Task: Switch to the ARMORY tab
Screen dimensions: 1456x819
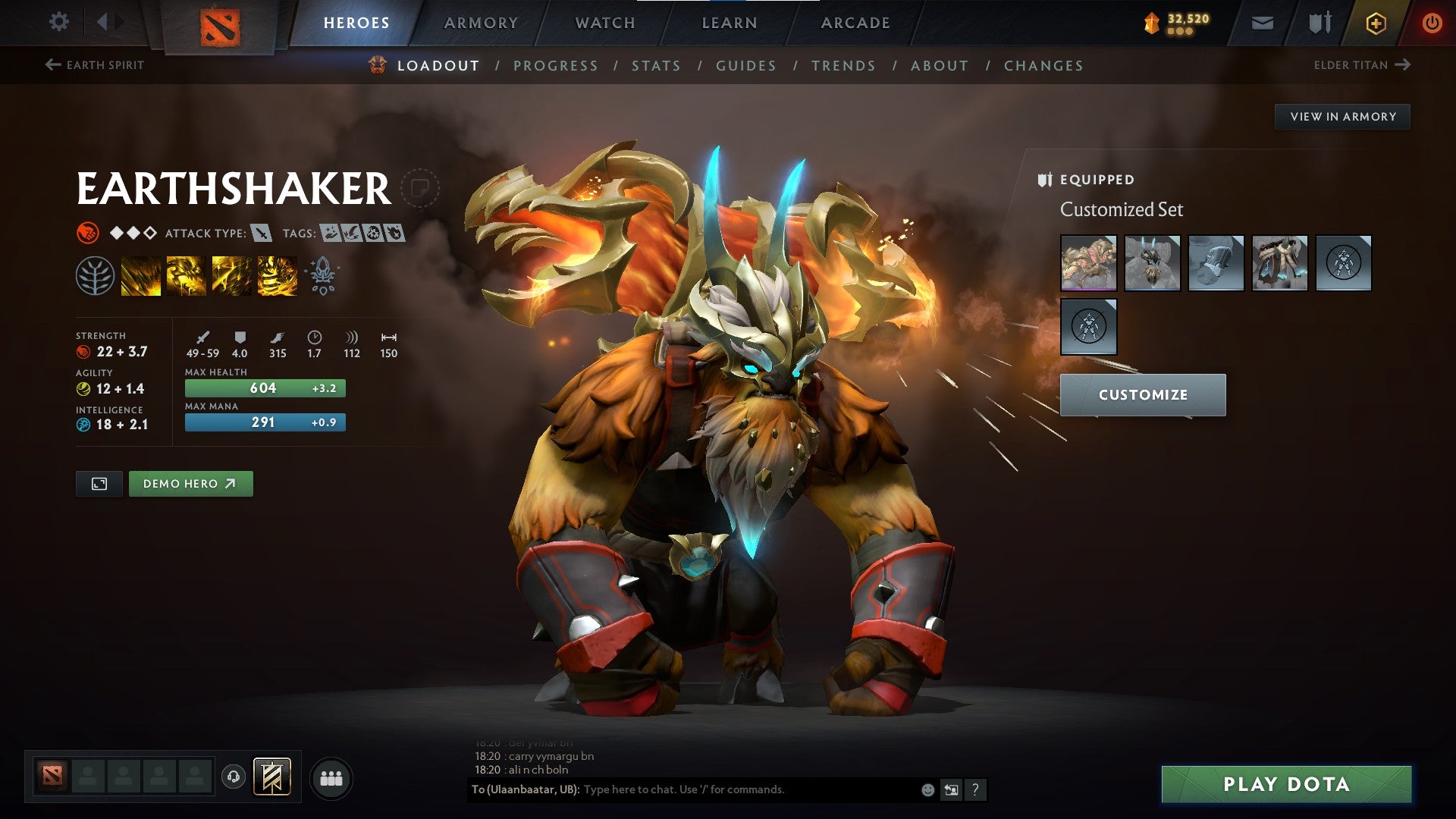Action: coord(481,22)
